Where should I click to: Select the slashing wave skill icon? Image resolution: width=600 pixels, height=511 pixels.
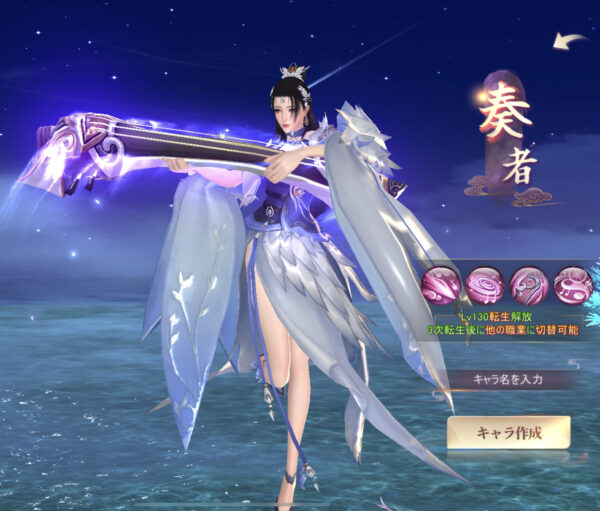click(x=440, y=285)
